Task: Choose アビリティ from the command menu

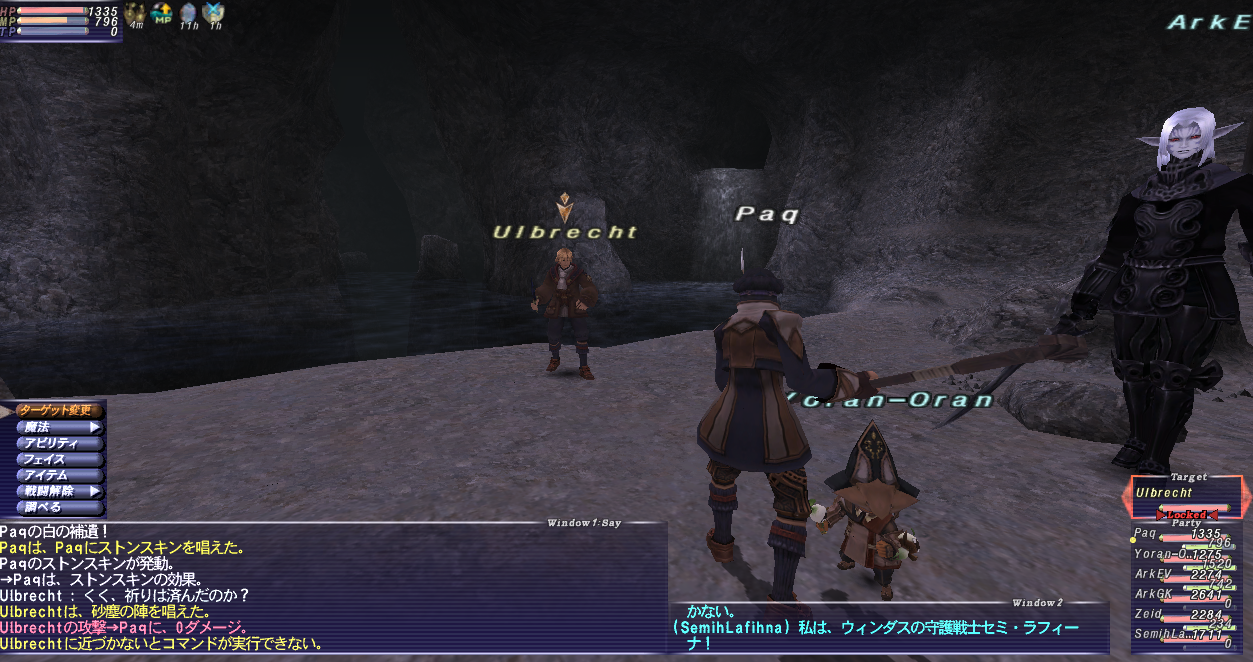Action: pos(56,443)
